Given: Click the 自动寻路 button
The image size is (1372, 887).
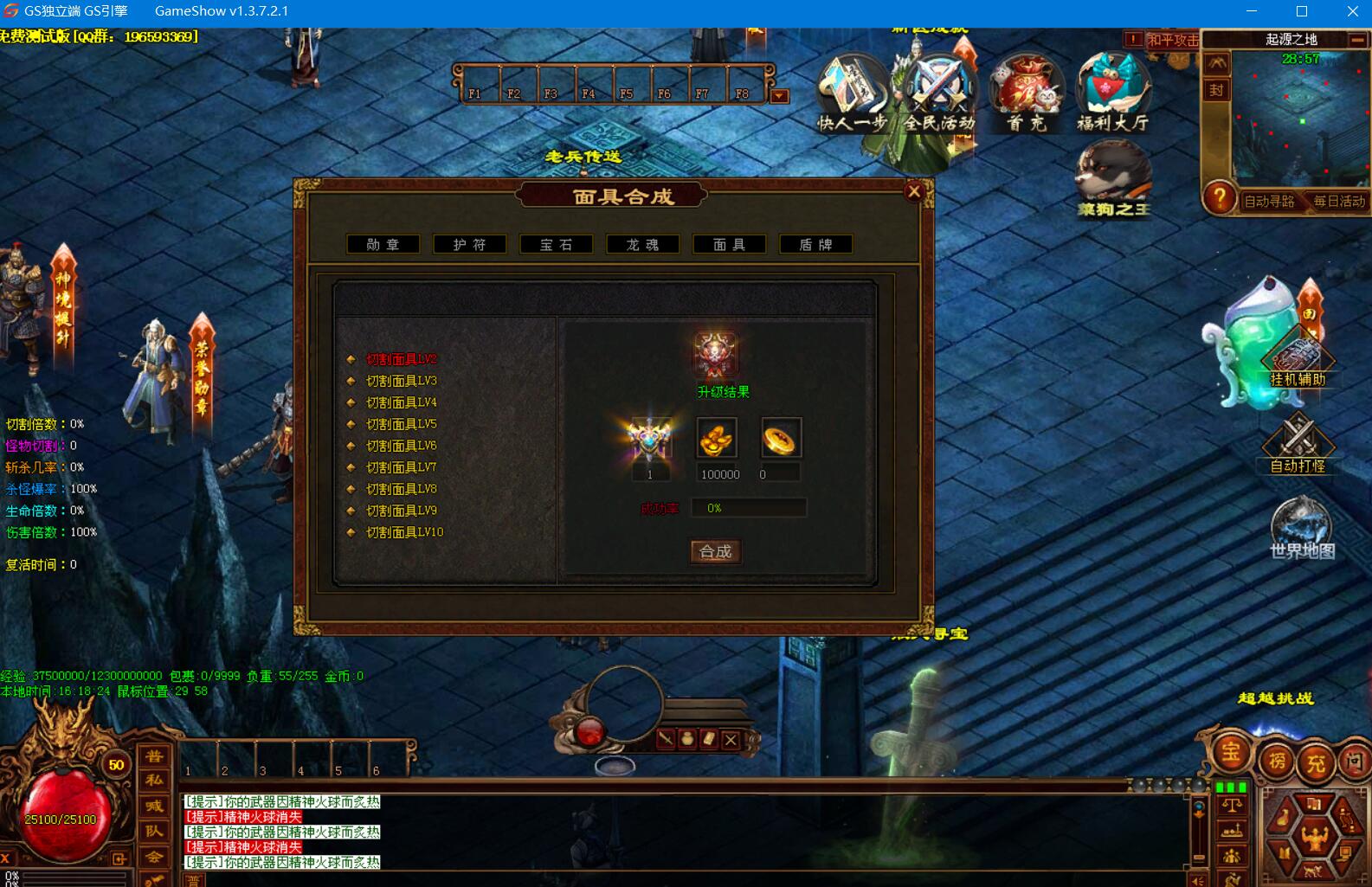Looking at the screenshot, I should click(x=1268, y=201).
